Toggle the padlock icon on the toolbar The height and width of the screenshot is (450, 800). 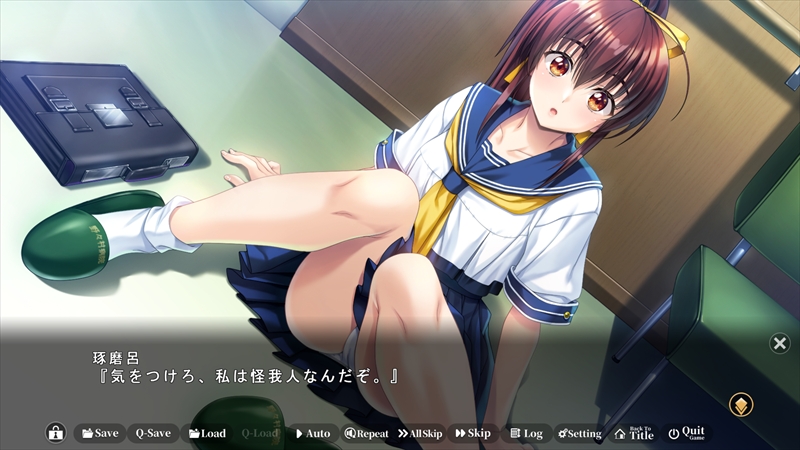(56, 433)
